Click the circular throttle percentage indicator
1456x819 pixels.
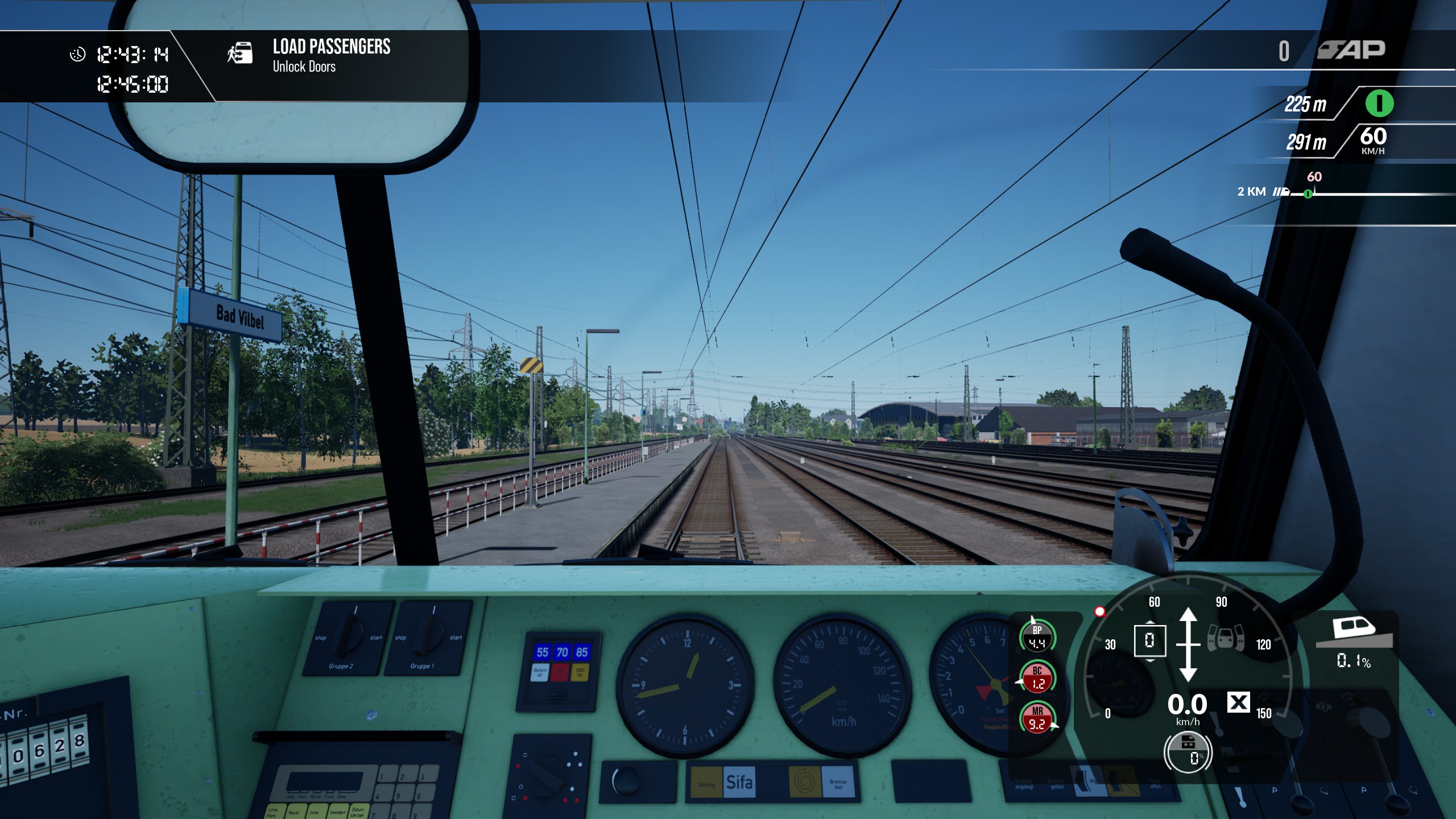[1188, 752]
